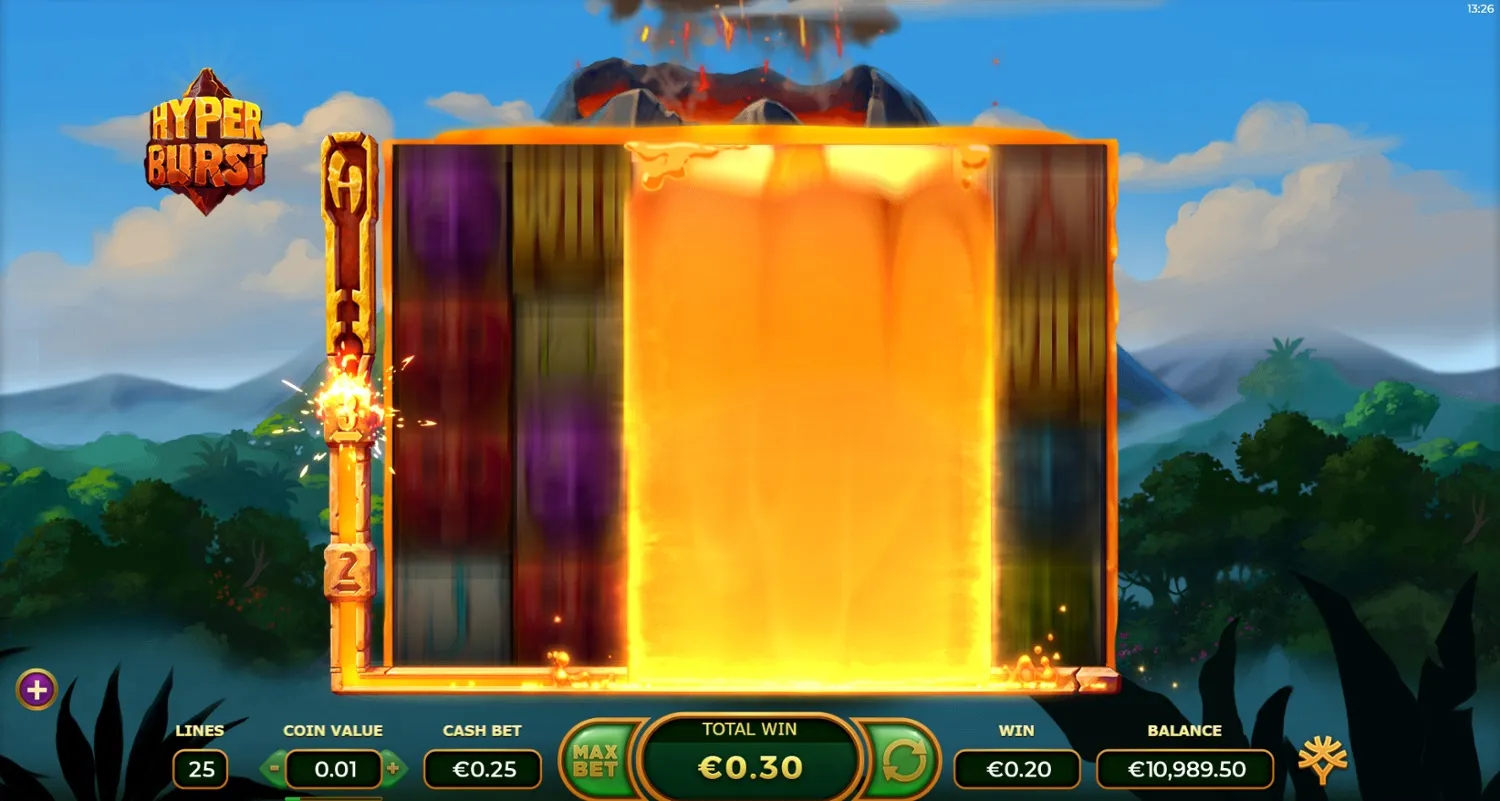Click the Lines counter showing 25

click(x=200, y=770)
